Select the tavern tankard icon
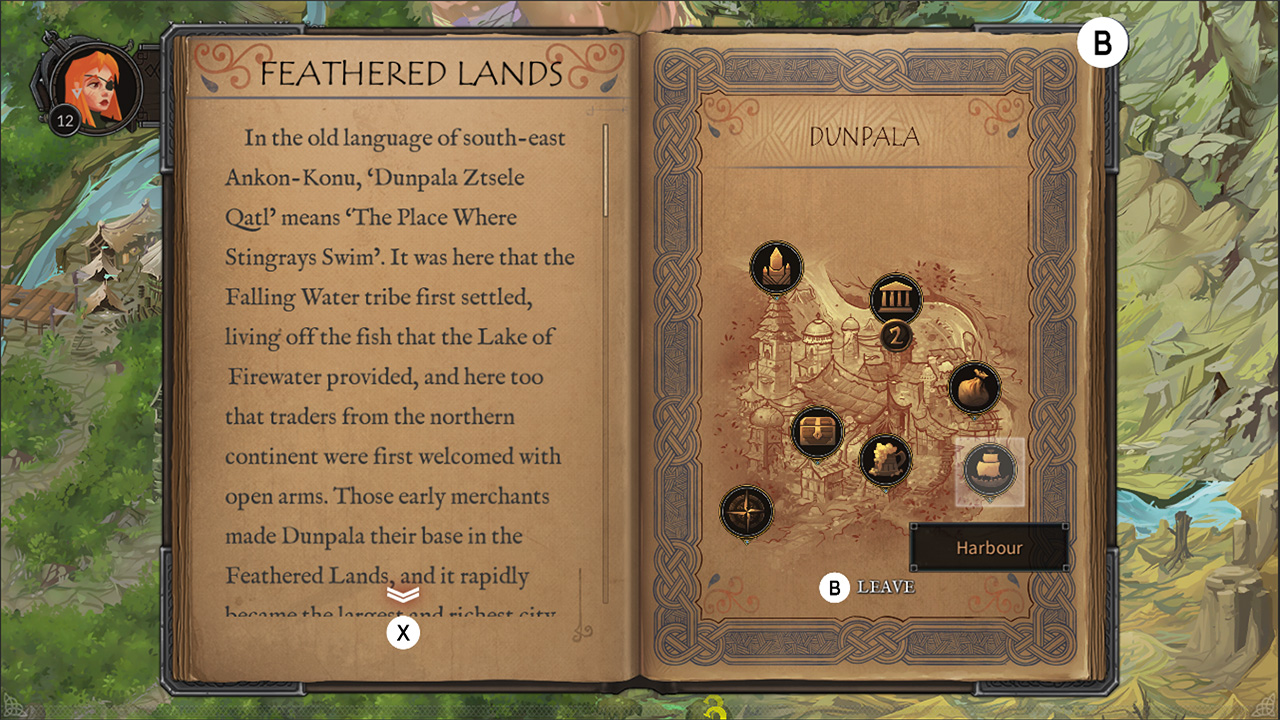 (885, 460)
